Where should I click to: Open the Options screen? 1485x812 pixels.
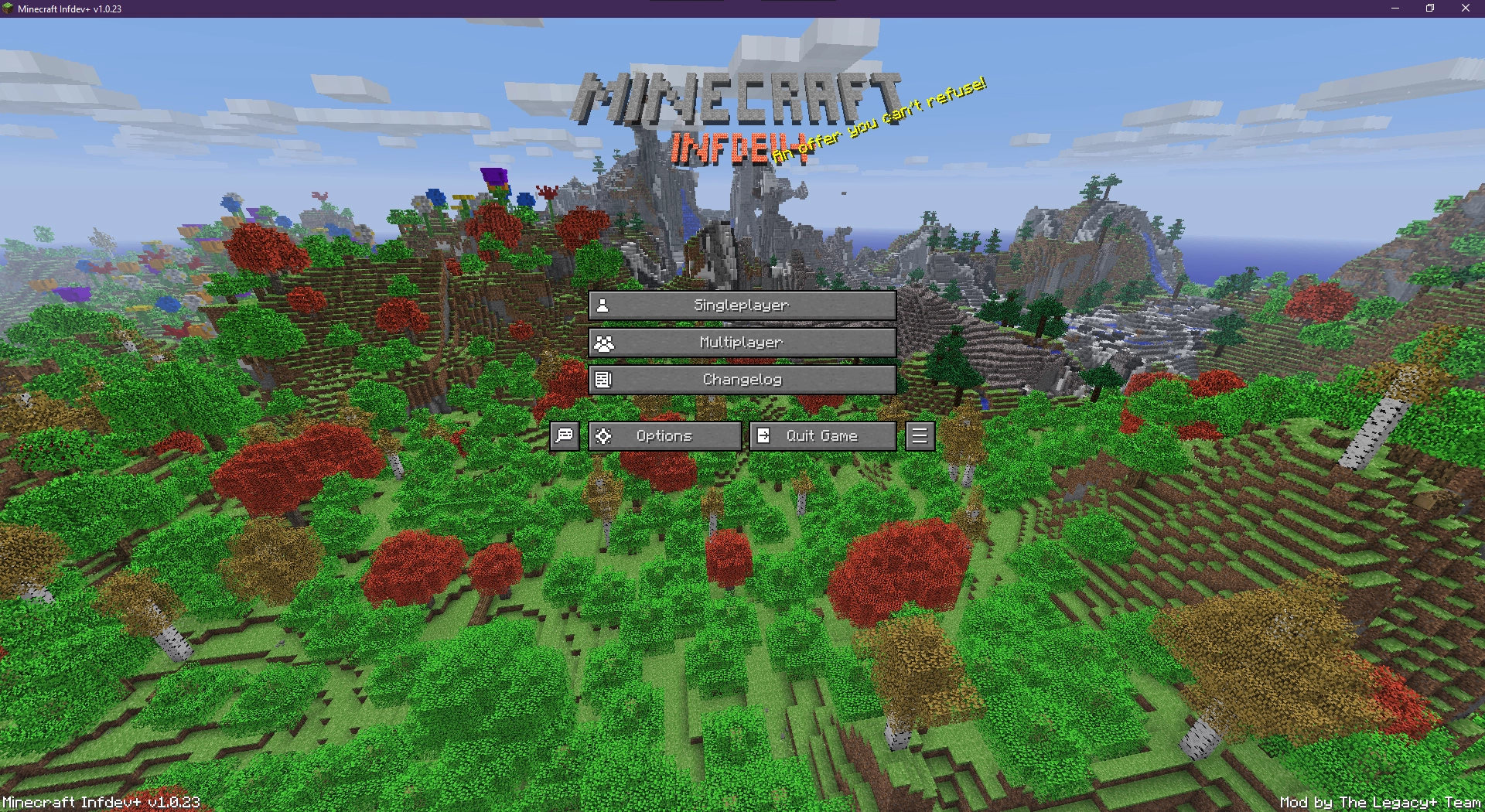coord(664,435)
